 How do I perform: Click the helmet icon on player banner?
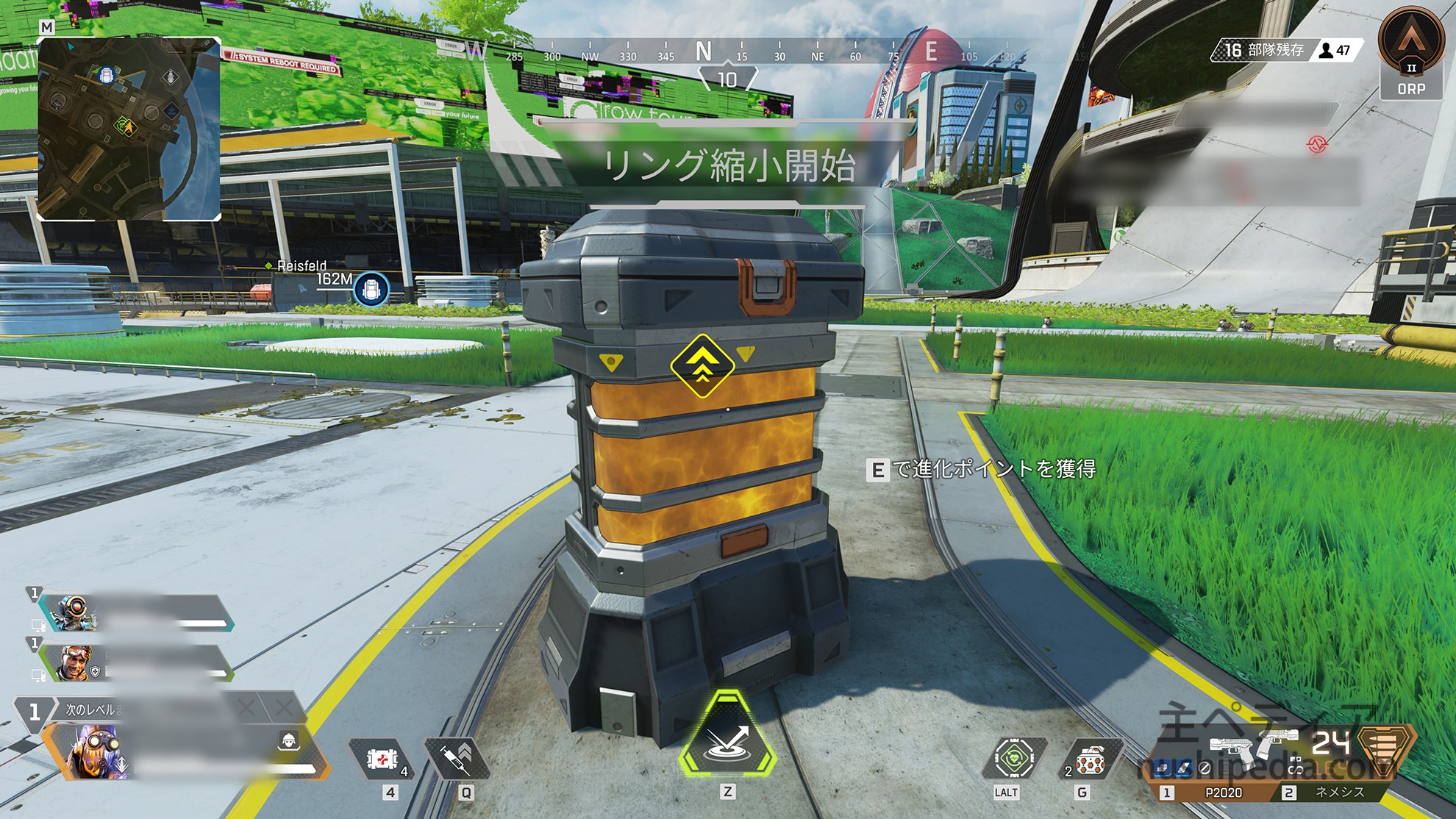(x=288, y=740)
